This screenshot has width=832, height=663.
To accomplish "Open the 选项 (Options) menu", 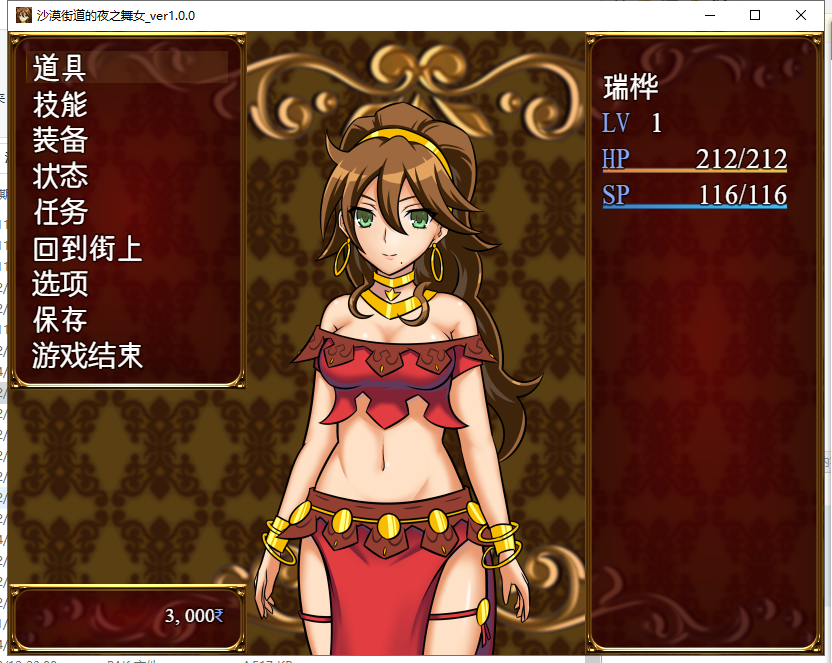I will [60, 284].
